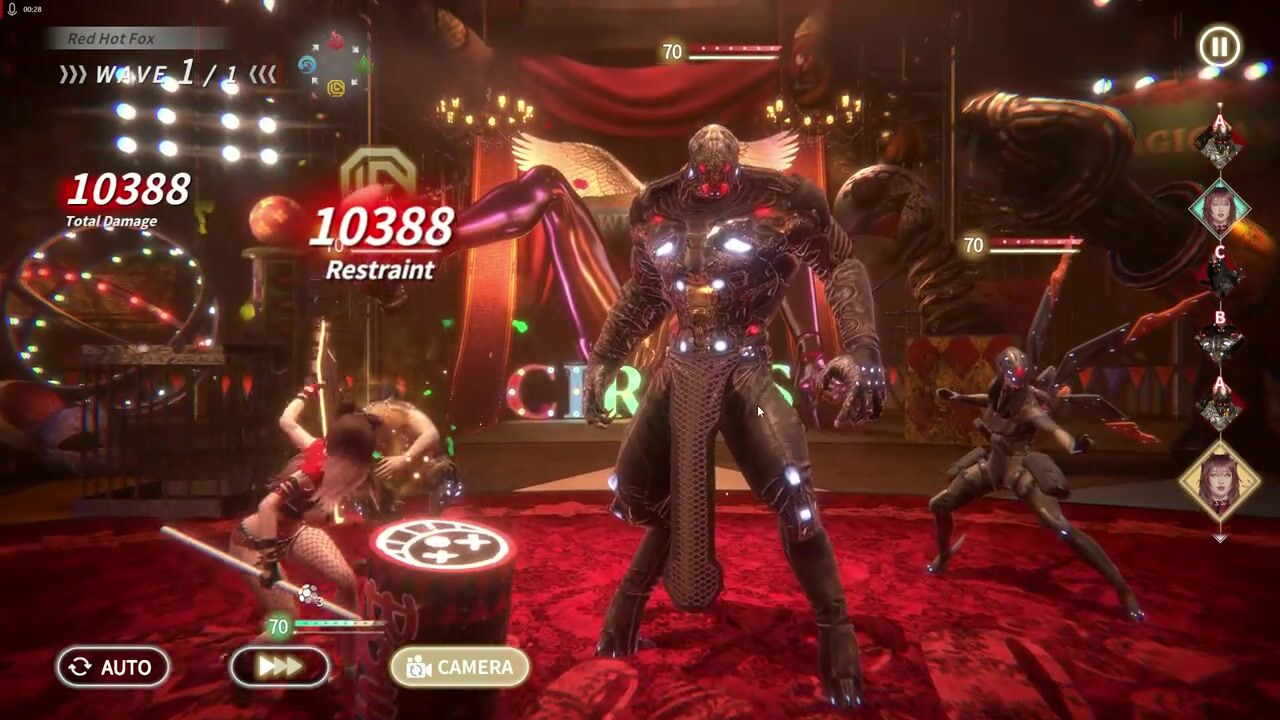The width and height of the screenshot is (1280, 720).
Task: Open the elemental affinity wheel icon
Action: pos(335,63)
